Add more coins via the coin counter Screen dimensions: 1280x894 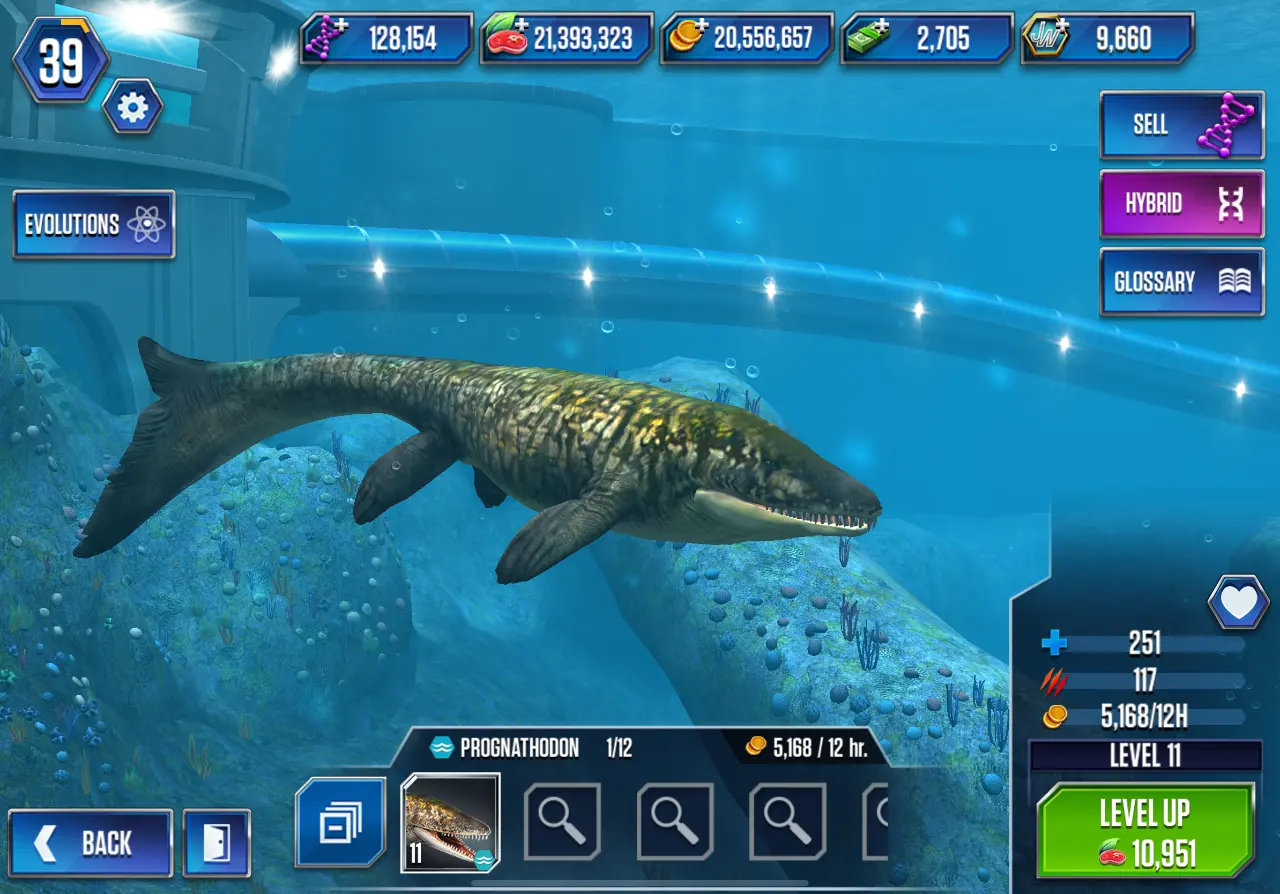[746, 38]
